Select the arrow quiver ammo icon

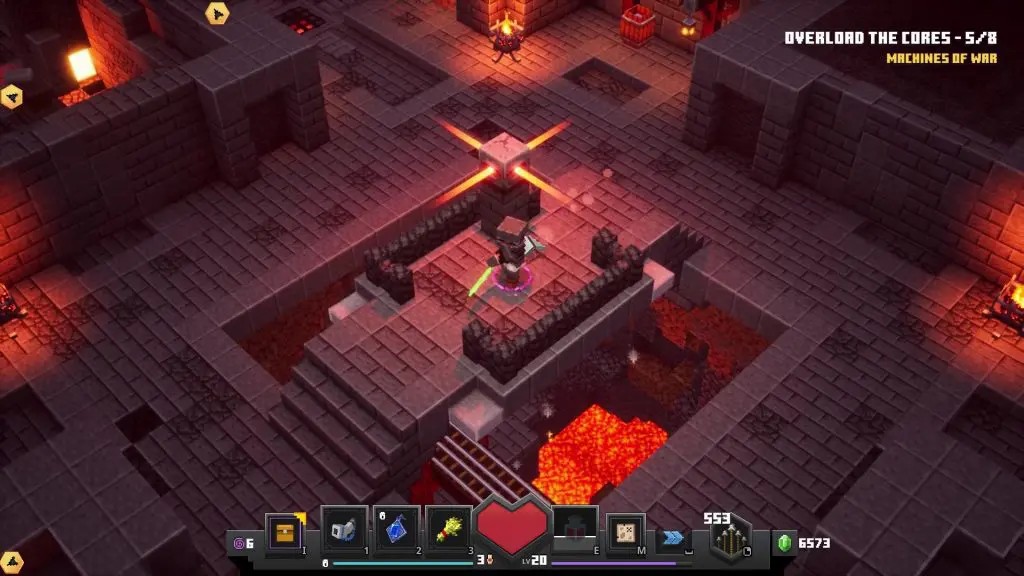(x=730, y=541)
